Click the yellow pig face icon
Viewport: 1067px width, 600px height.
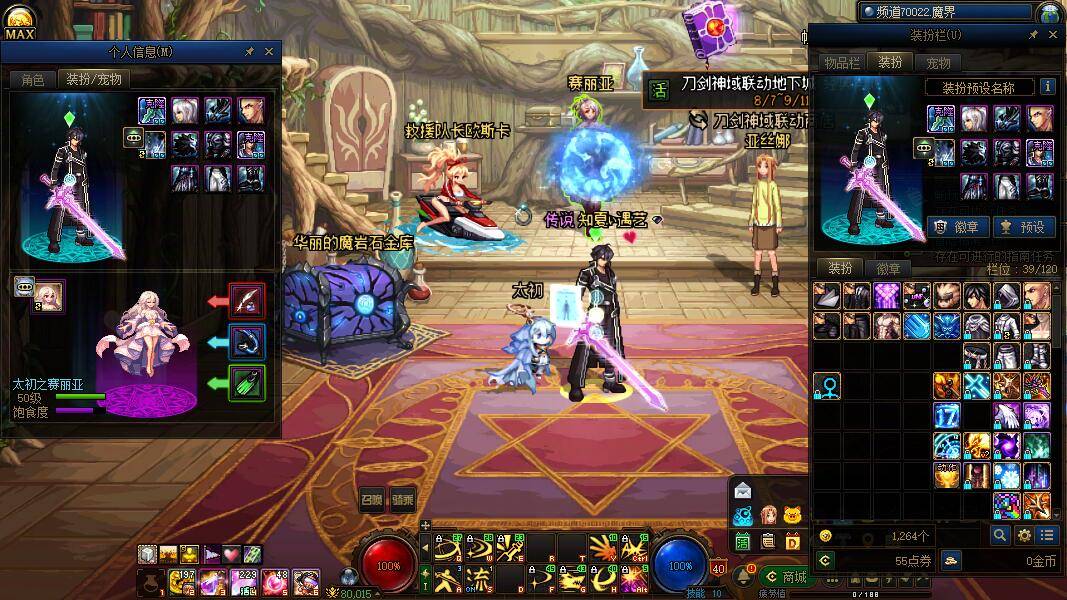(x=793, y=516)
